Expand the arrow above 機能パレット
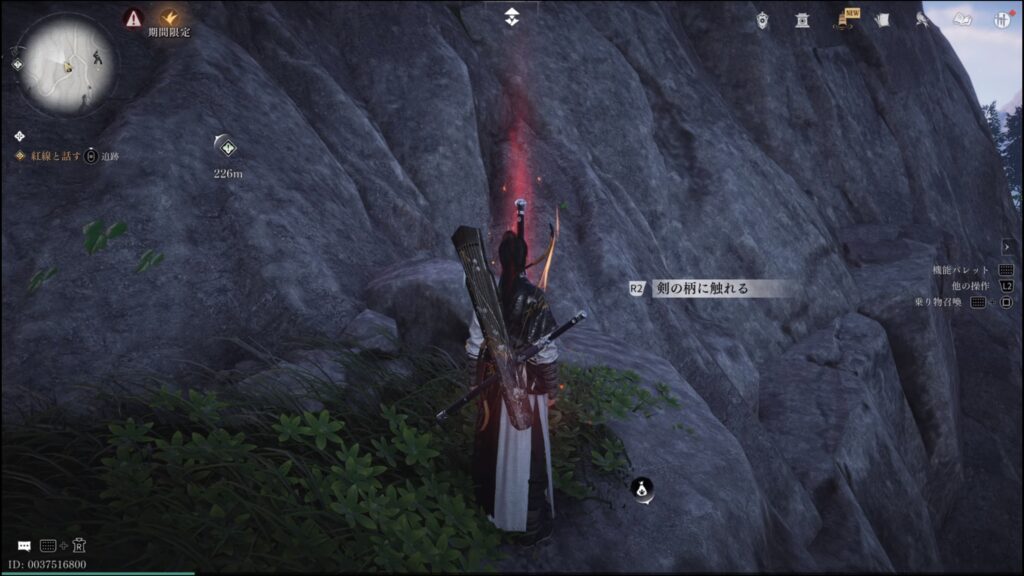 tap(1007, 246)
